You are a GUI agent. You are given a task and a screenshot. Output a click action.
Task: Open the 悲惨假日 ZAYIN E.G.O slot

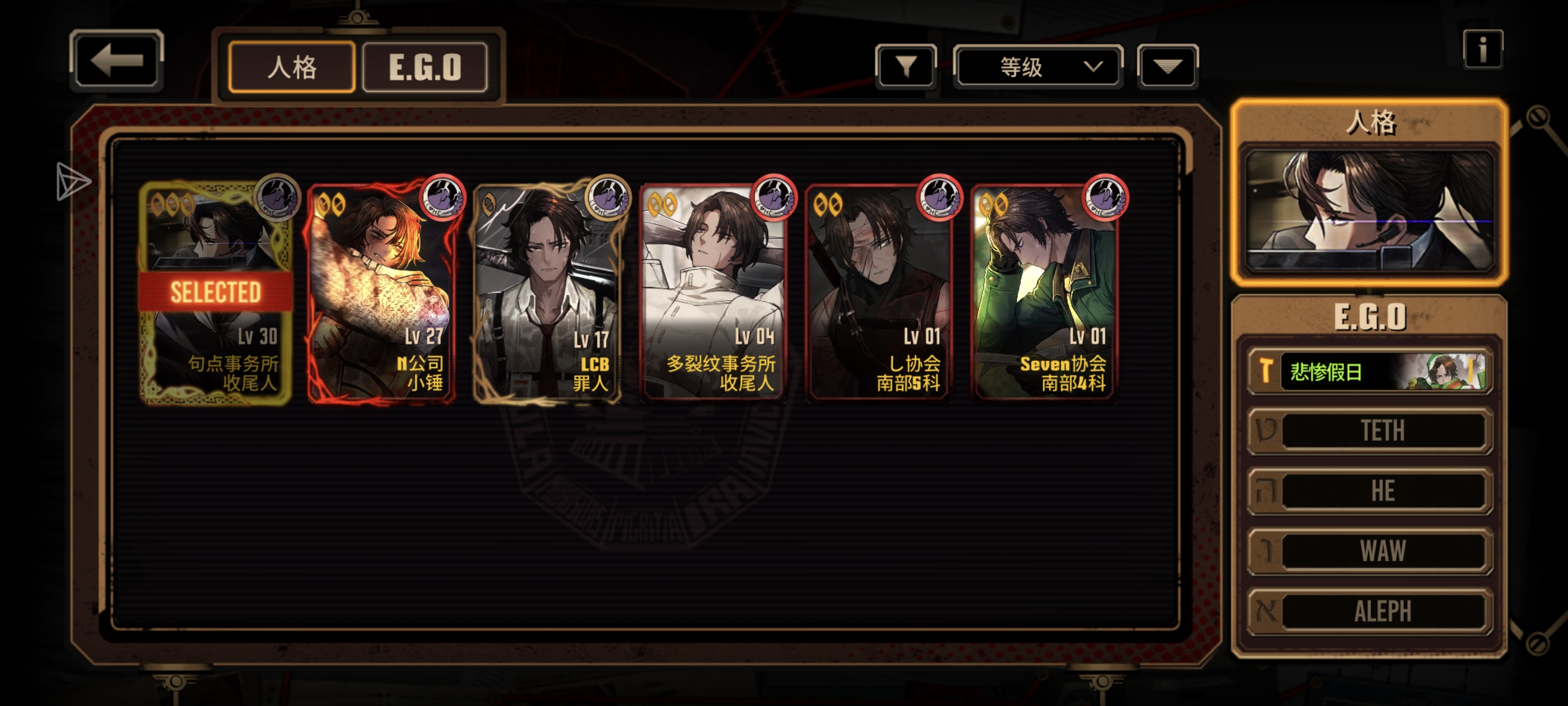pyautogui.click(x=1370, y=371)
